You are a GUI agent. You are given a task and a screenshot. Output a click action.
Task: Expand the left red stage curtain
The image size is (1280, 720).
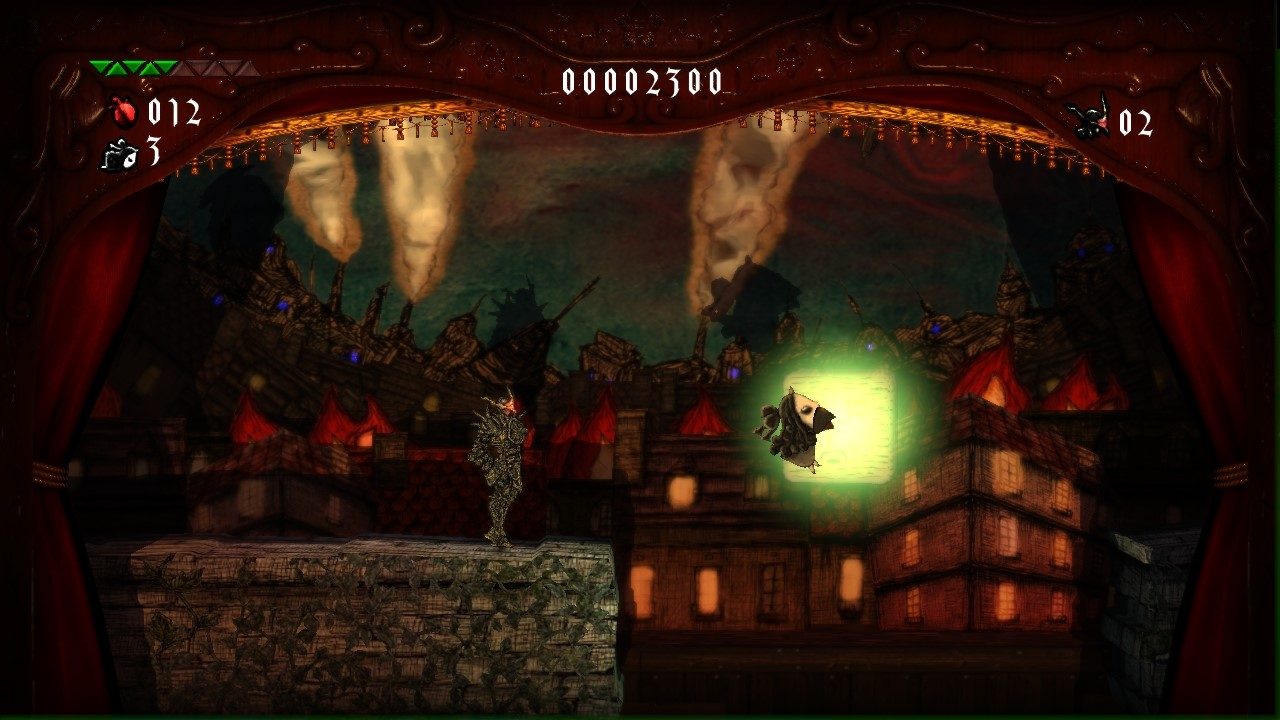[55, 400]
